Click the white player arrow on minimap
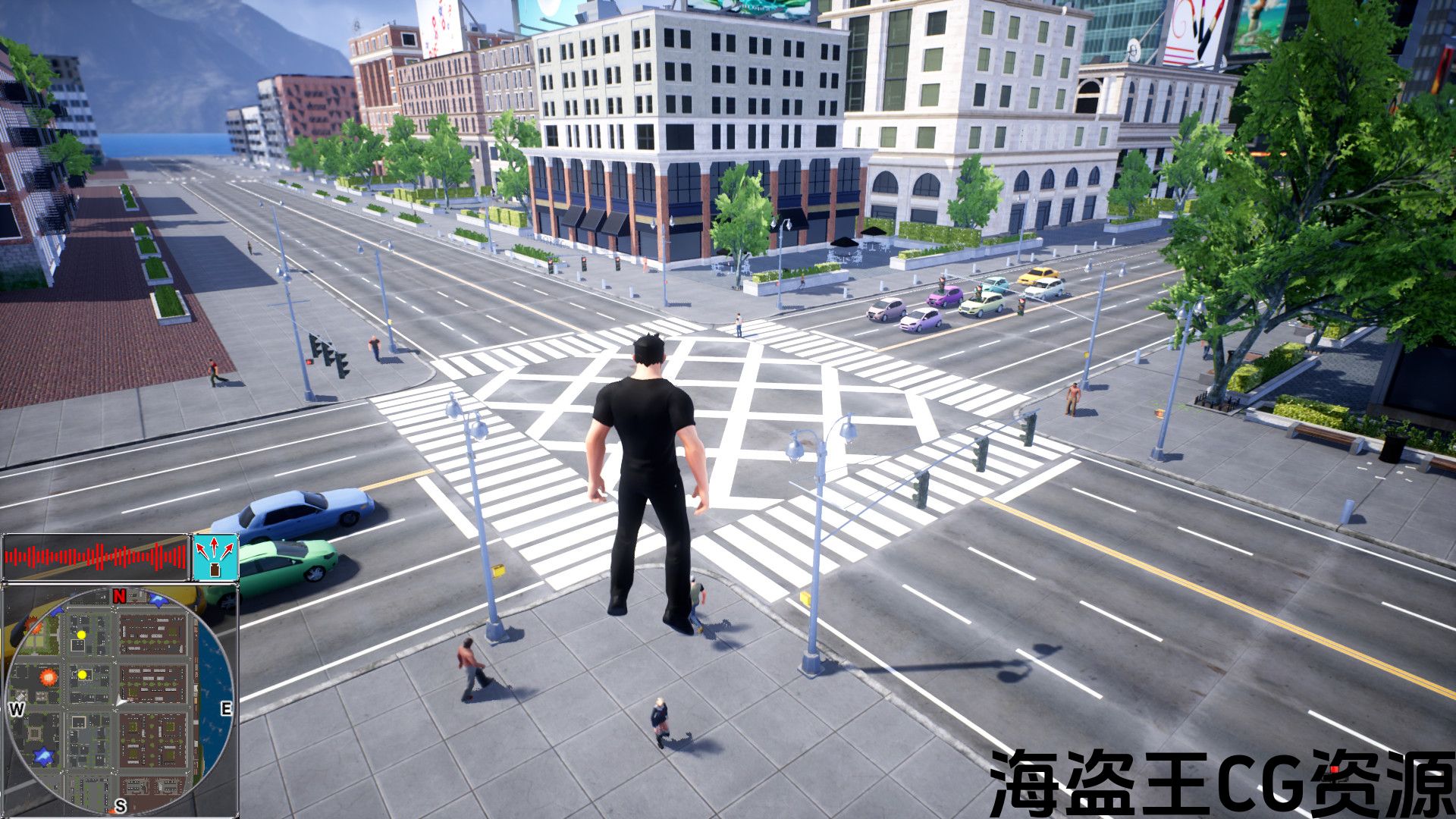1456x819 pixels. (121, 703)
